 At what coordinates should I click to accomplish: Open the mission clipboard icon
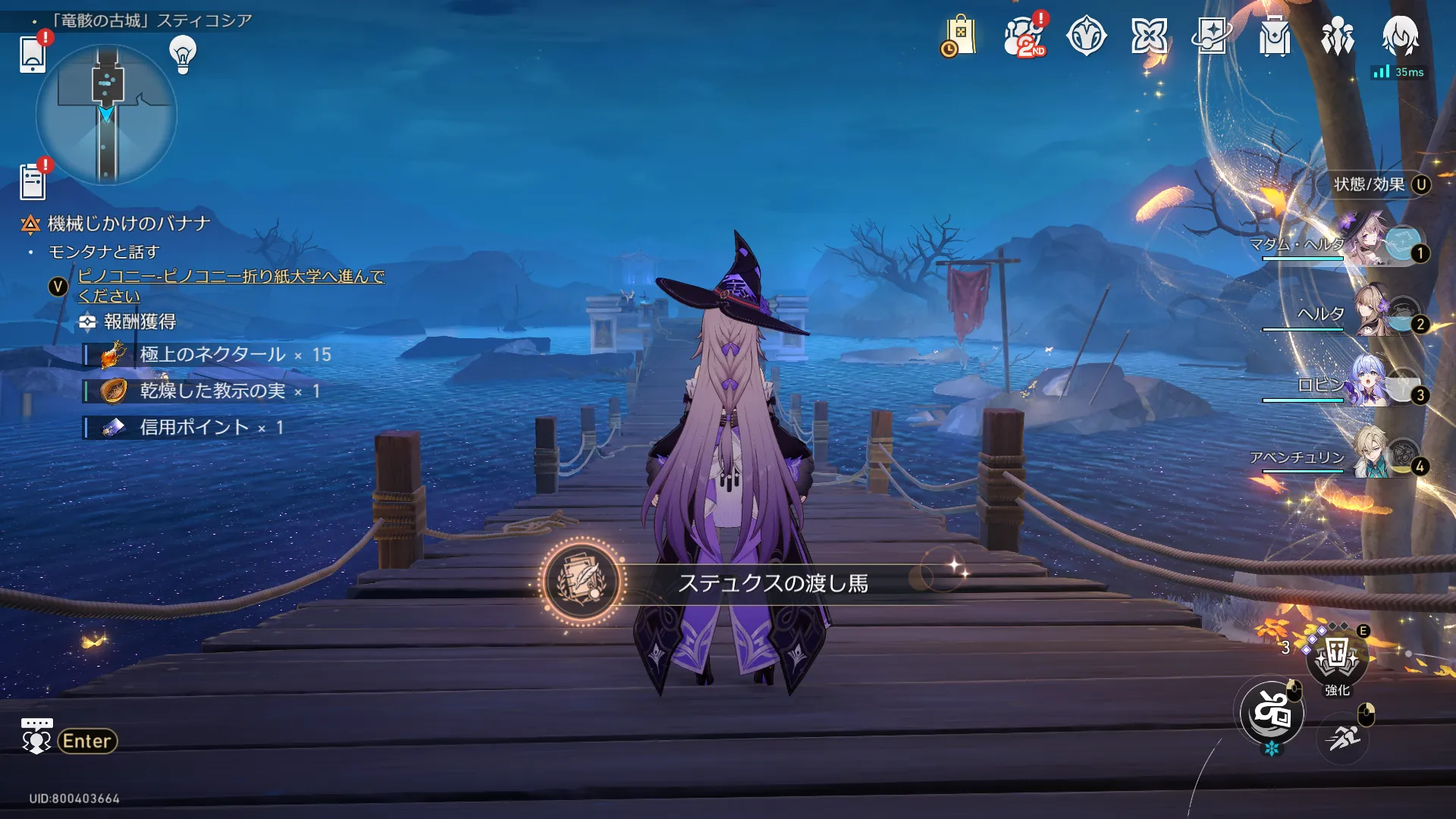pos(33,182)
